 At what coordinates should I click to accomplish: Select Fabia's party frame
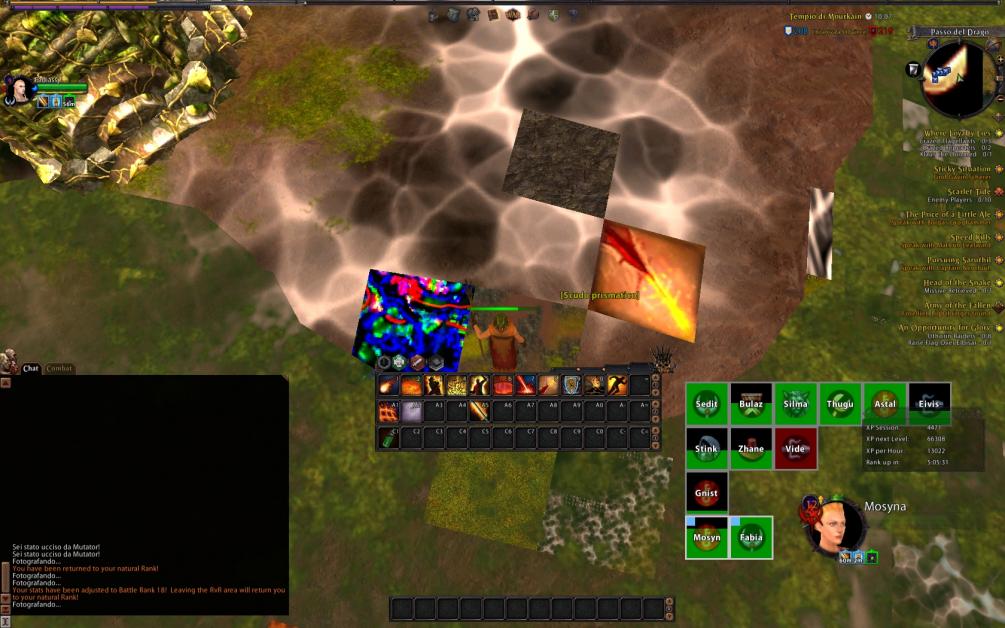click(x=751, y=537)
